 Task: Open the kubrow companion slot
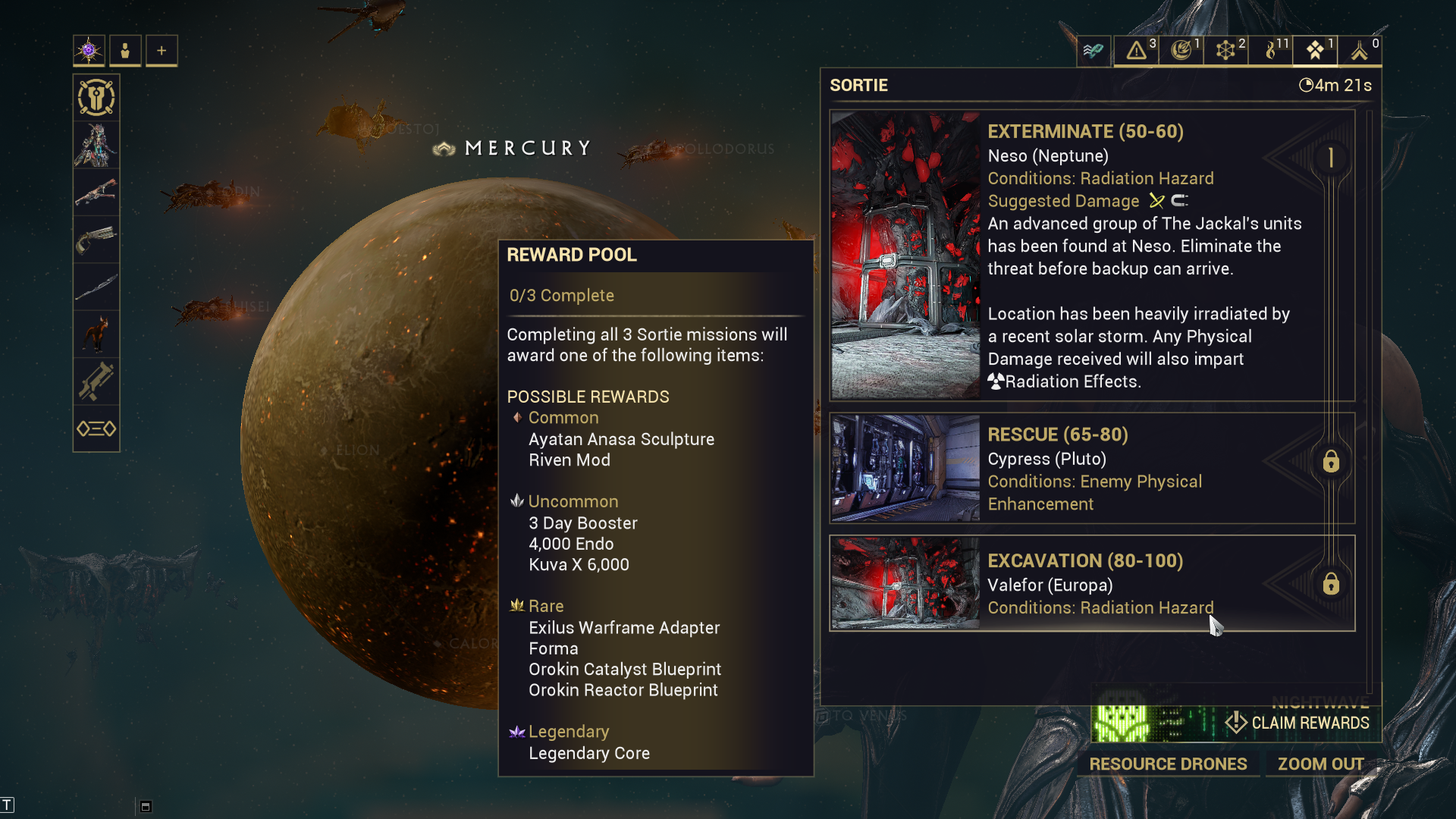click(x=96, y=334)
